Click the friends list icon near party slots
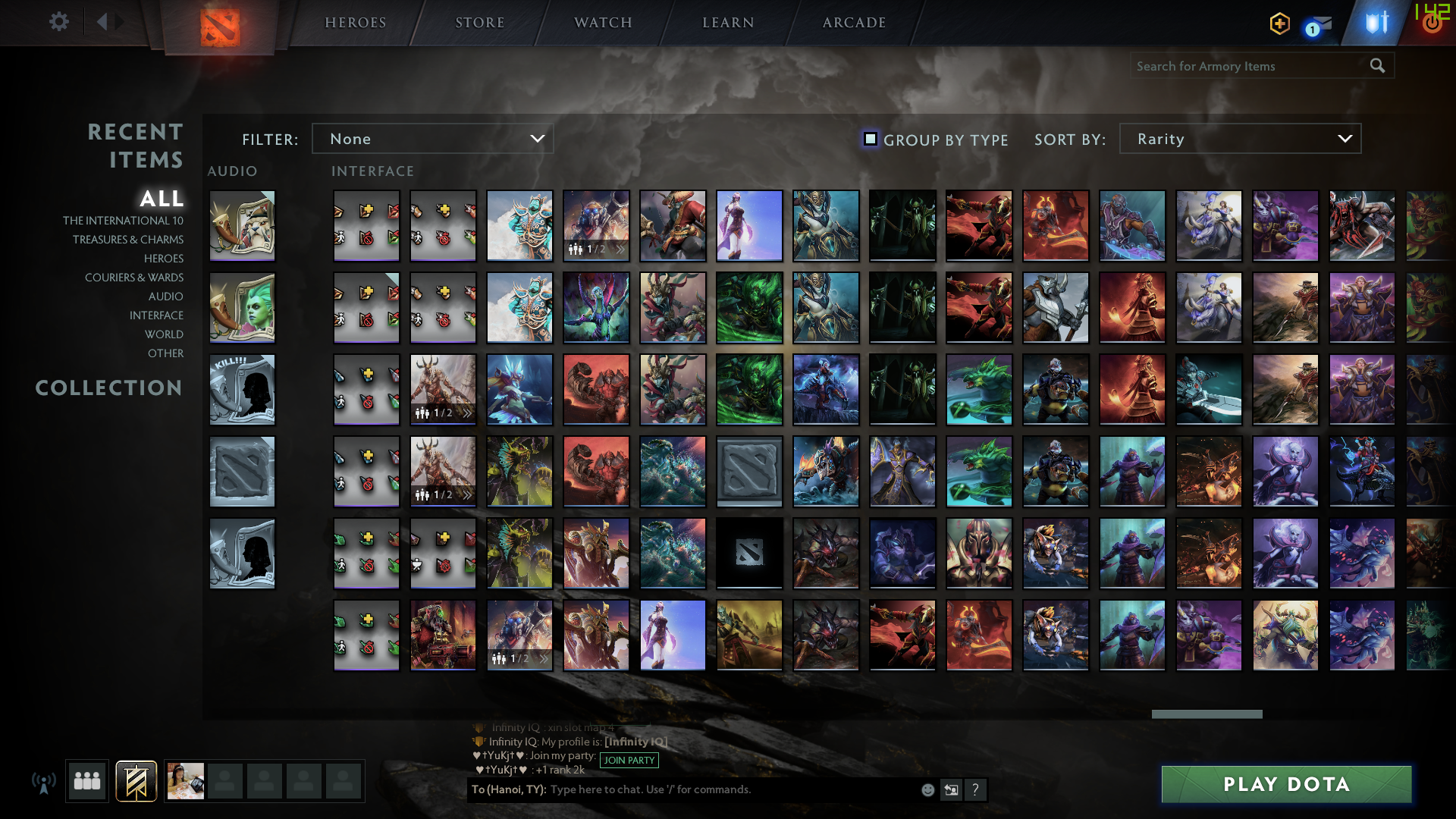Screen dimensions: 1456x819 pos(86,781)
